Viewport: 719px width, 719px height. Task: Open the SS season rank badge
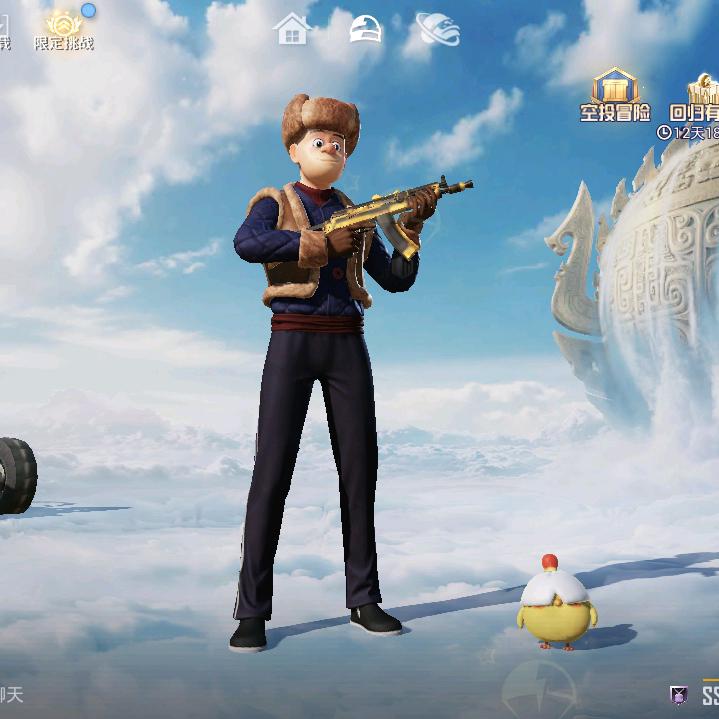coord(698,695)
